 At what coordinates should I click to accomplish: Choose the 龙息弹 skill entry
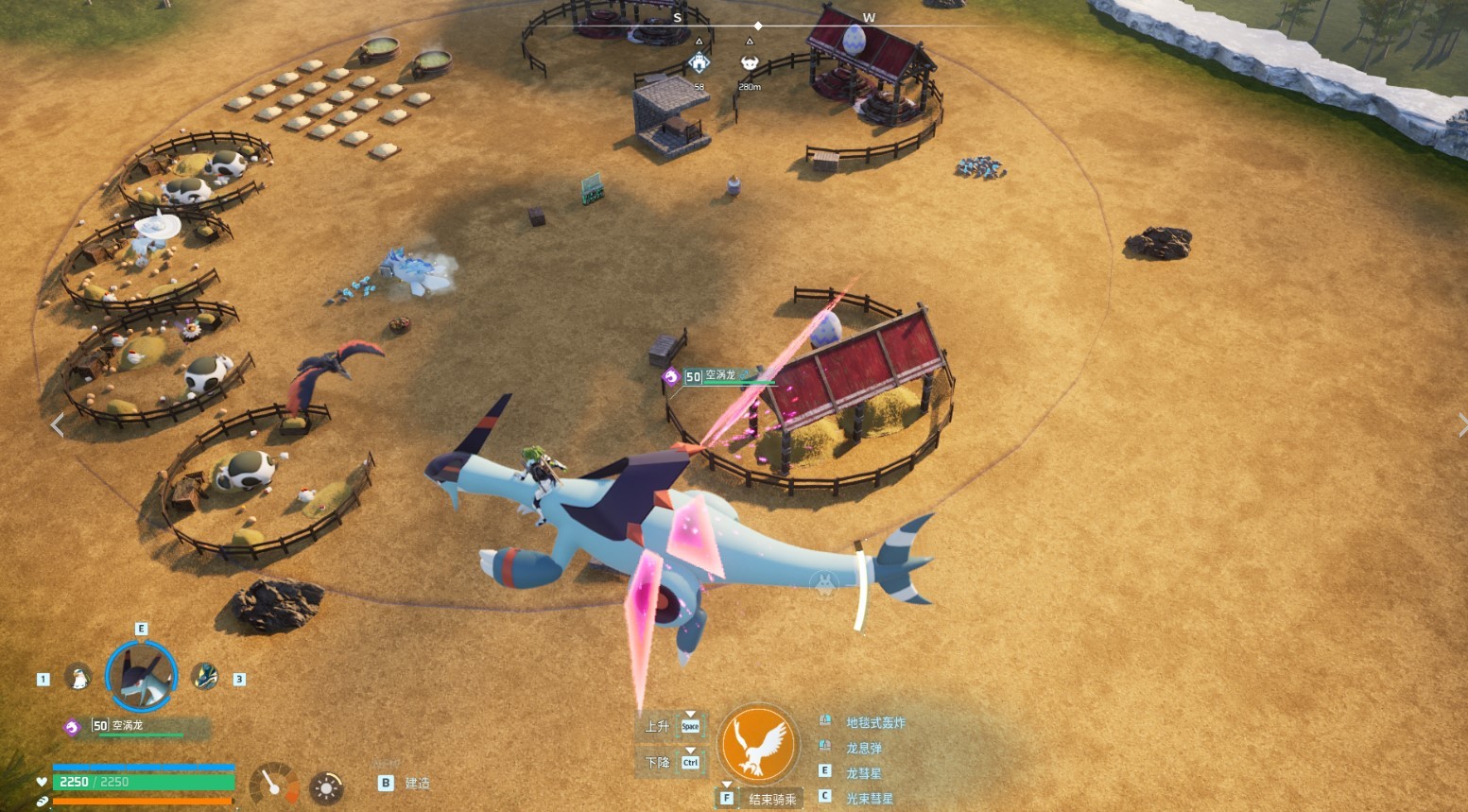point(863,749)
